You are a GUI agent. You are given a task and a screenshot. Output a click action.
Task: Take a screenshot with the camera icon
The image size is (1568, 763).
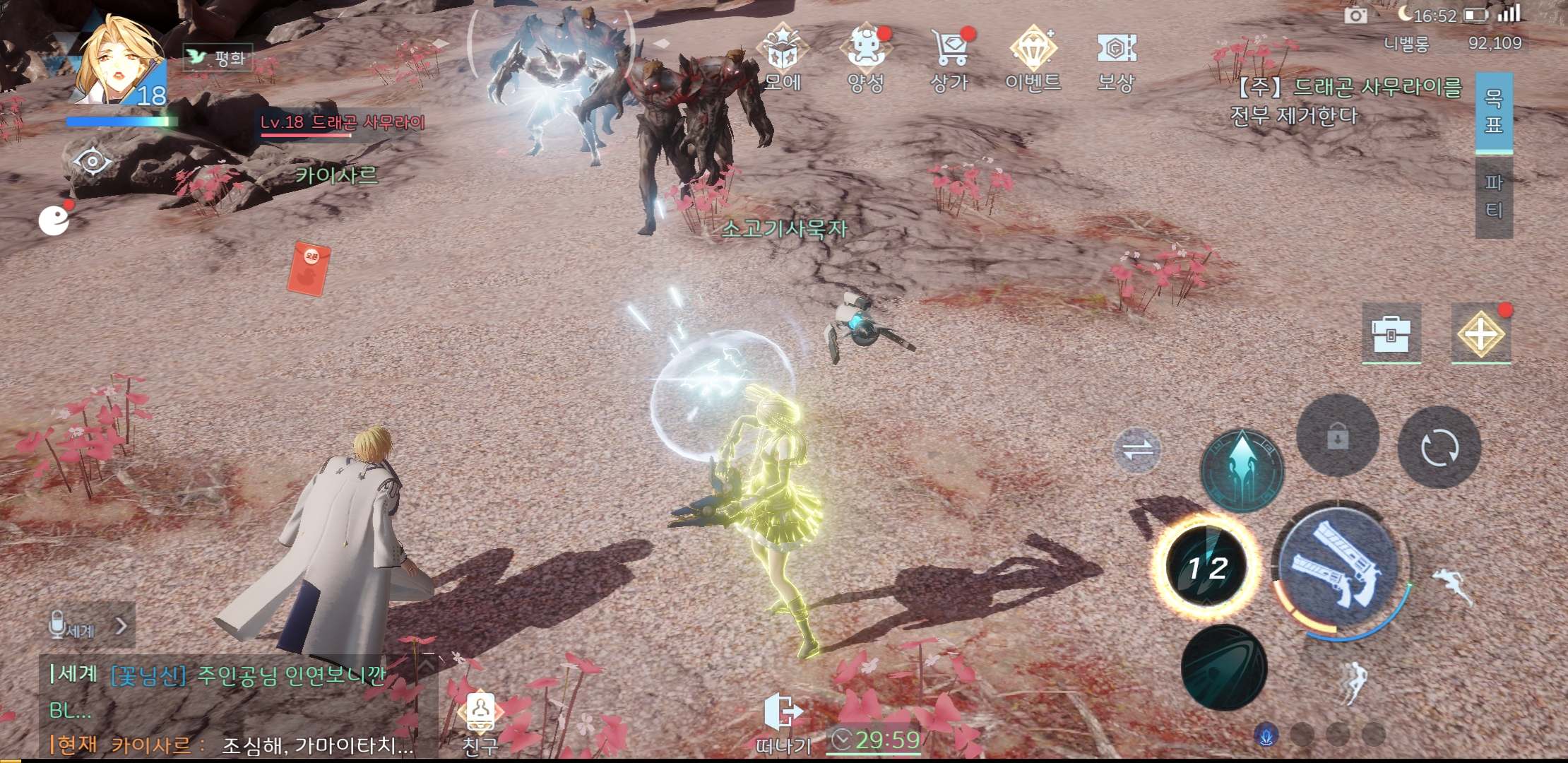[1355, 15]
